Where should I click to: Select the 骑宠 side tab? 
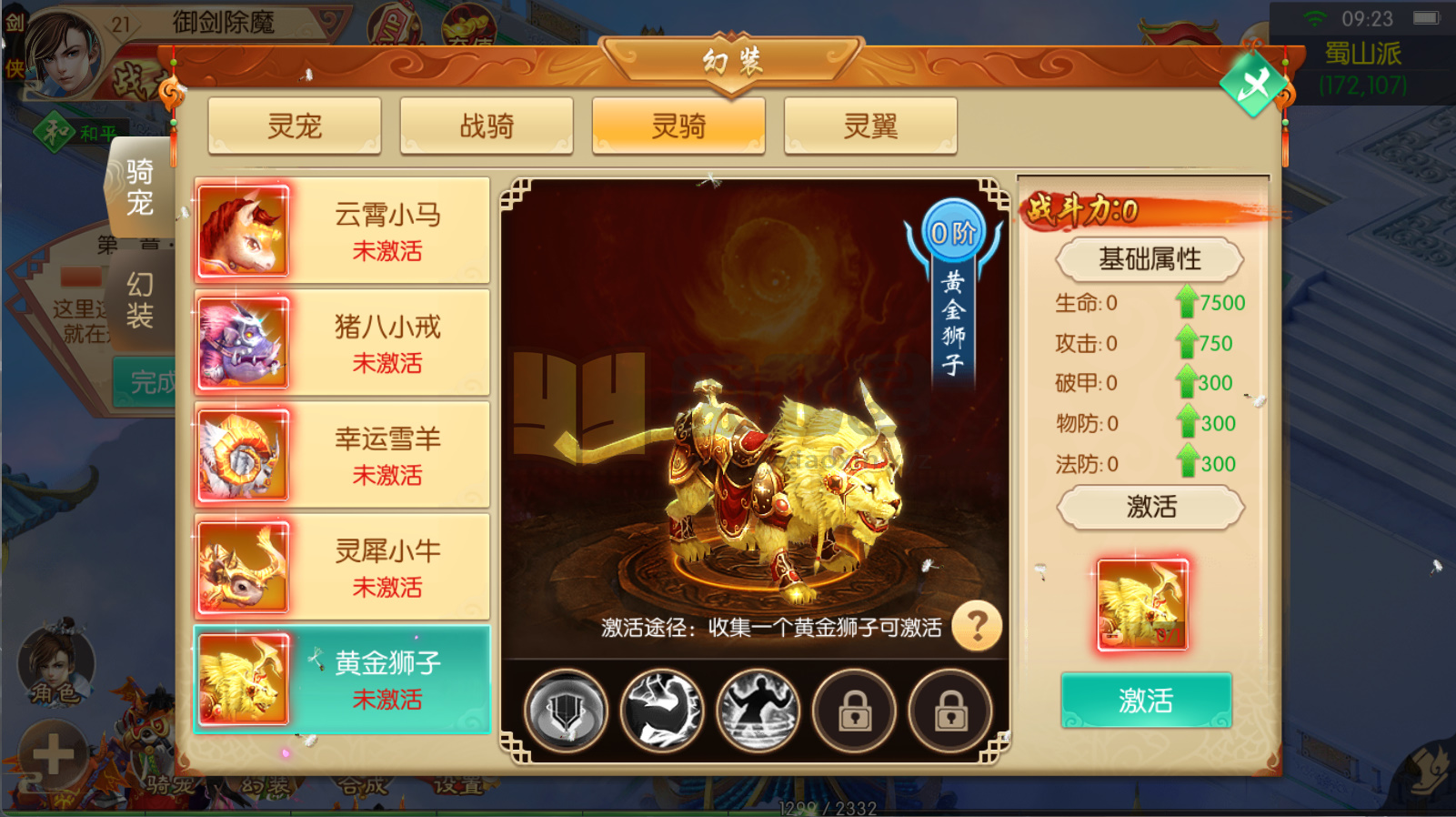tap(141, 188)
